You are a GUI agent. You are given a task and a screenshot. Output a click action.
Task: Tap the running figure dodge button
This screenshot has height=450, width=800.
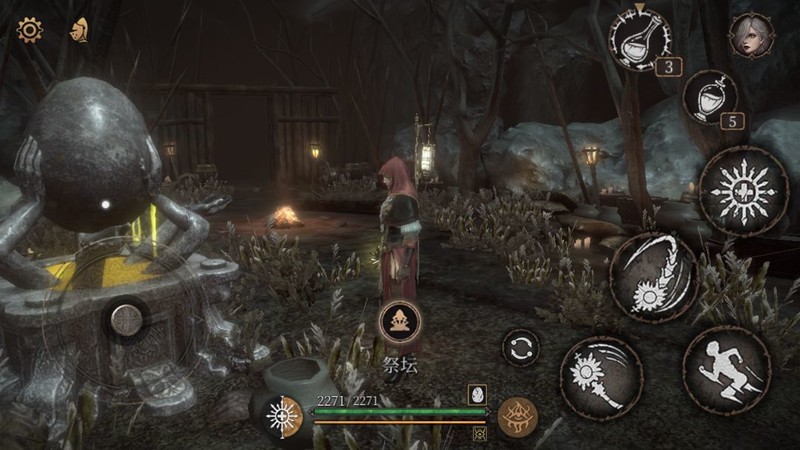point(727,369)
